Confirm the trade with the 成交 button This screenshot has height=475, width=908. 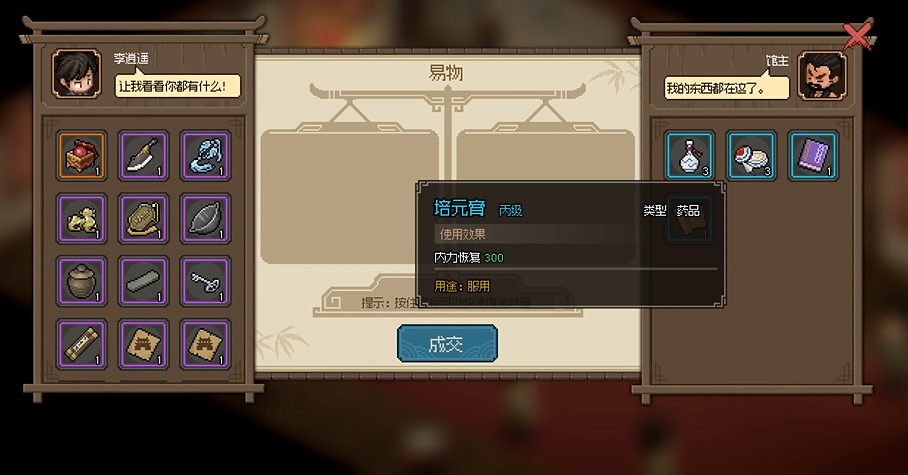click(x=447, y=344)
